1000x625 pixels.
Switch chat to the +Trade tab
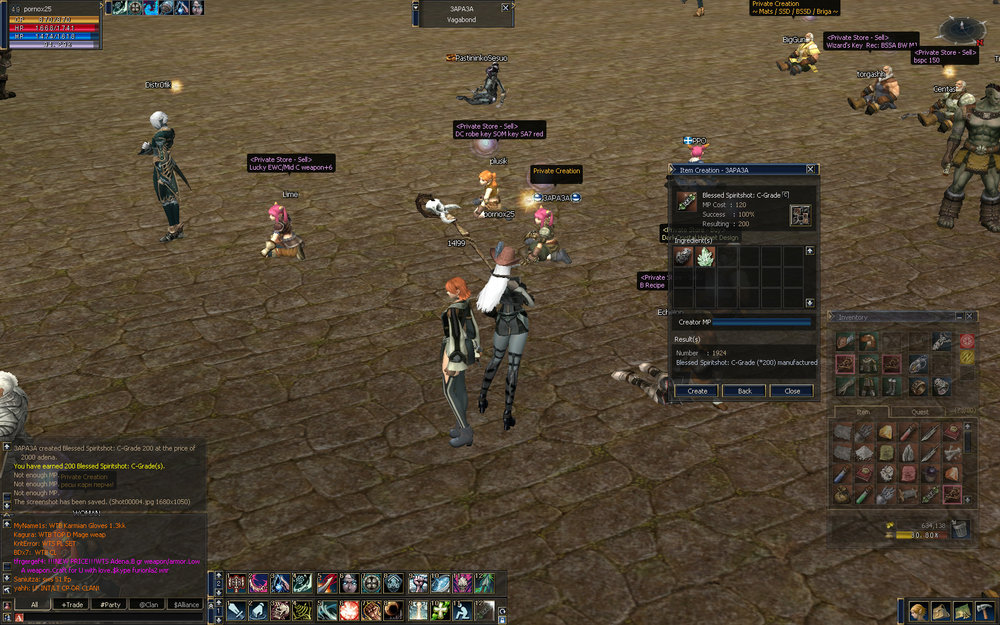(71, 605)
